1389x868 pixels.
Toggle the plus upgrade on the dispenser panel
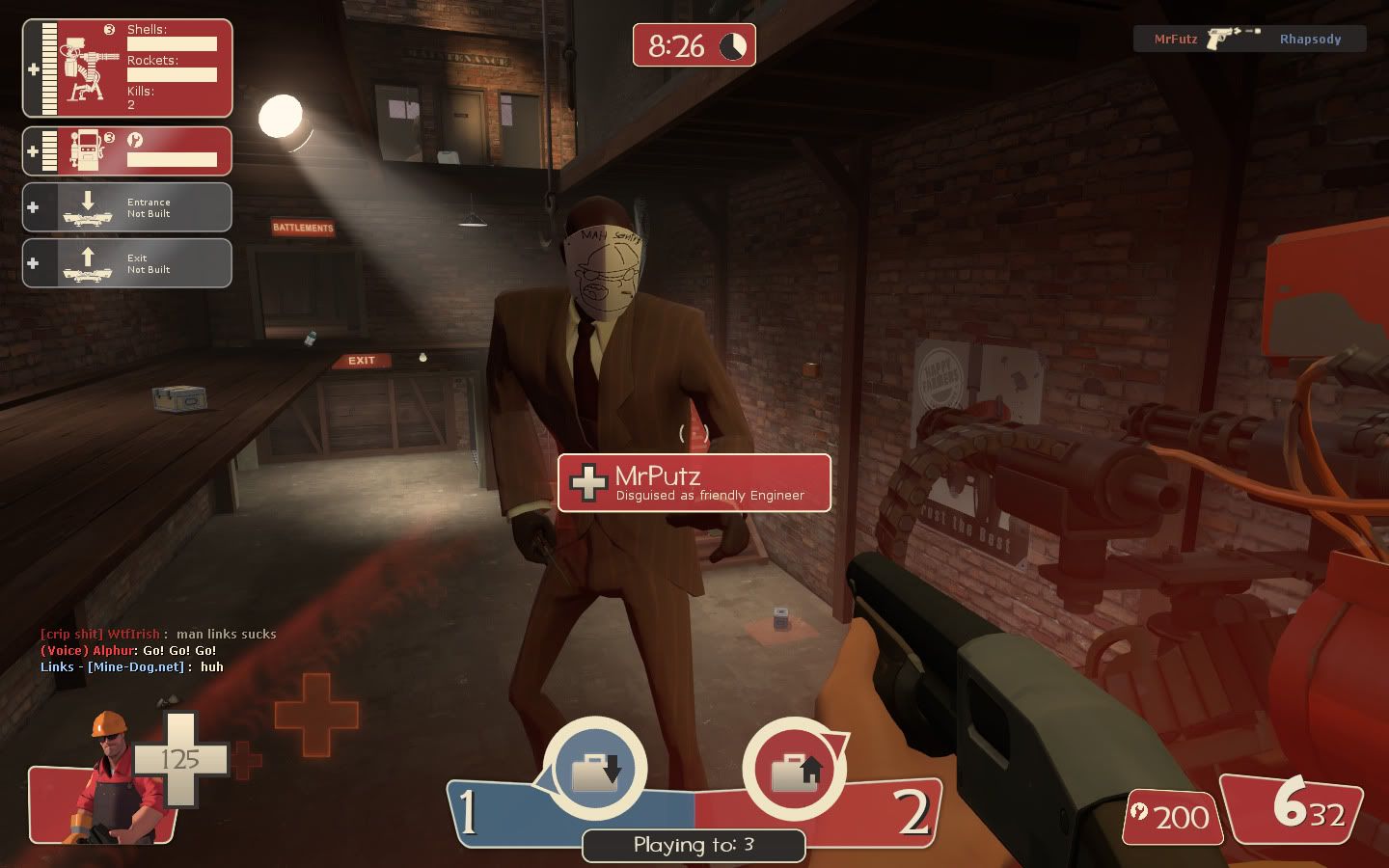tap(34, 150)
